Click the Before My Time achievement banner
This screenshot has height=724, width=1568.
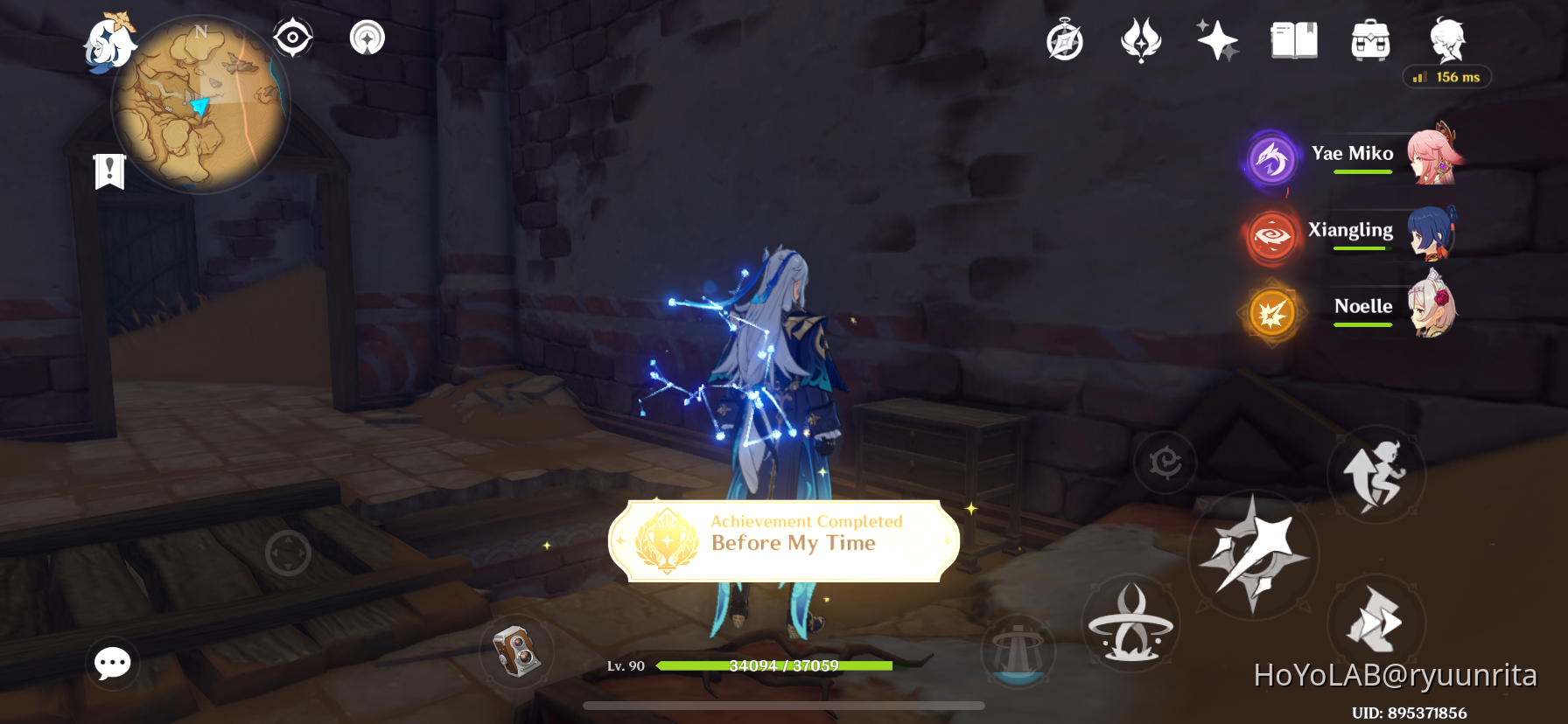pyautogui.click(x=783, y=541)
